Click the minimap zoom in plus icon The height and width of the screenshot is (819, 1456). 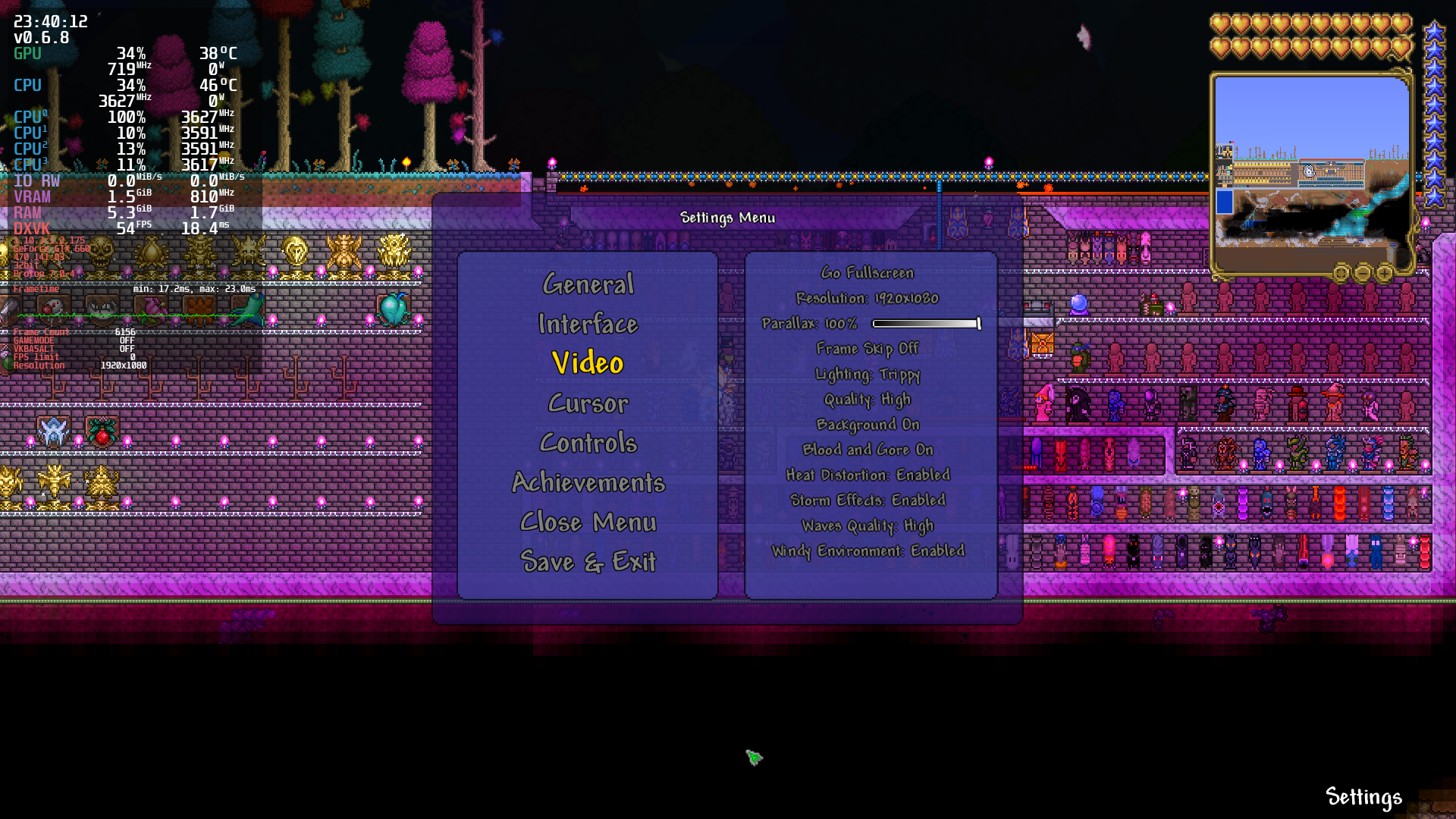coord(1384,273)
